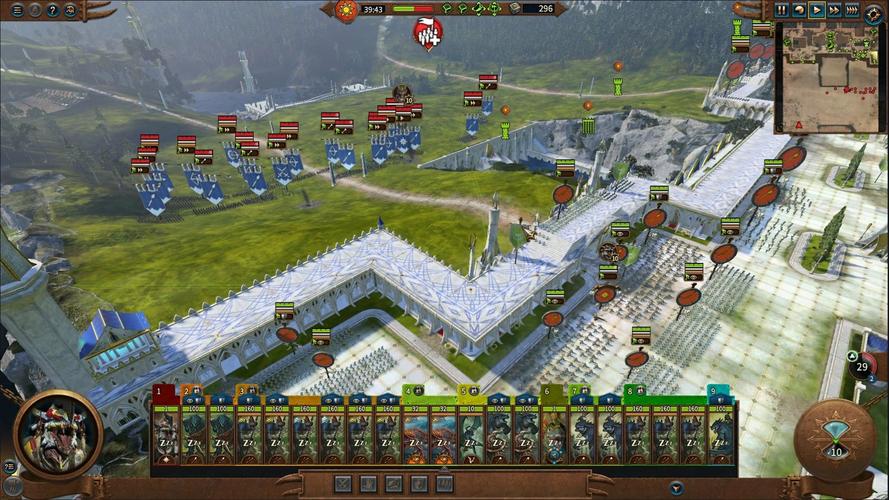Click the question mark help button
This screenshot has width=889, height=500.
pos(52,10)
